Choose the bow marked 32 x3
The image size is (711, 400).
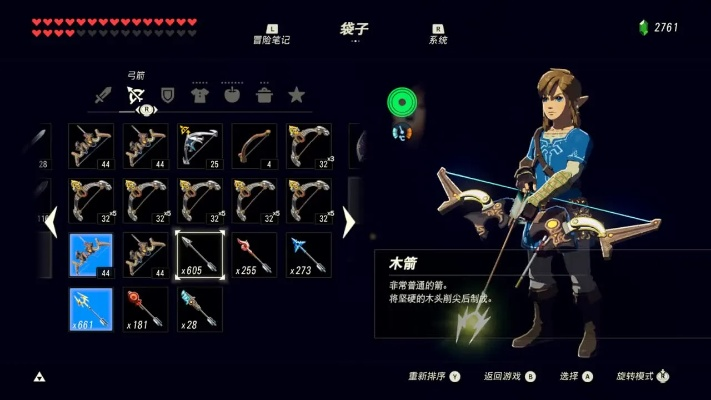[308, 146]
